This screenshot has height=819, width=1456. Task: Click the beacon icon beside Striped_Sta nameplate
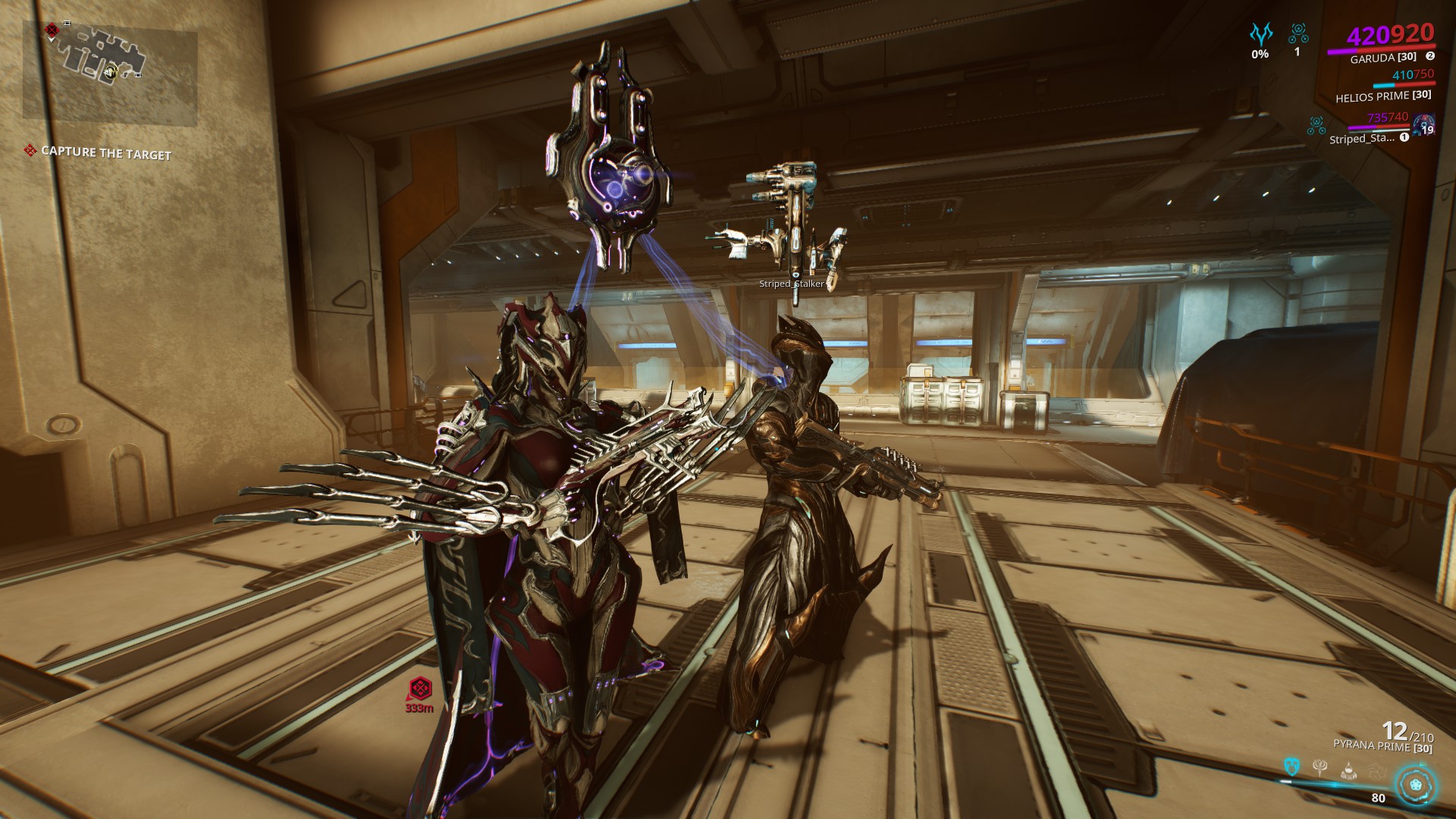coord(1316,125)
